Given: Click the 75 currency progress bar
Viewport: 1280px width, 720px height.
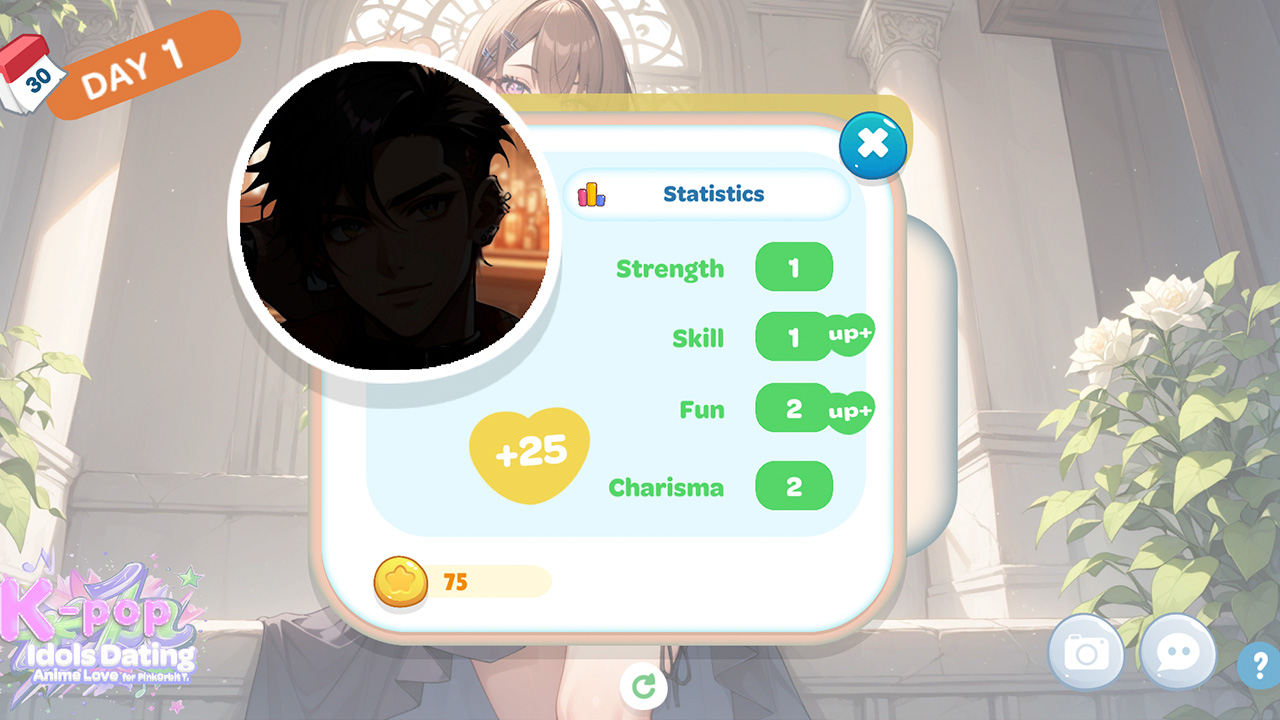Looking at the screenshot, I should point(490,582).
